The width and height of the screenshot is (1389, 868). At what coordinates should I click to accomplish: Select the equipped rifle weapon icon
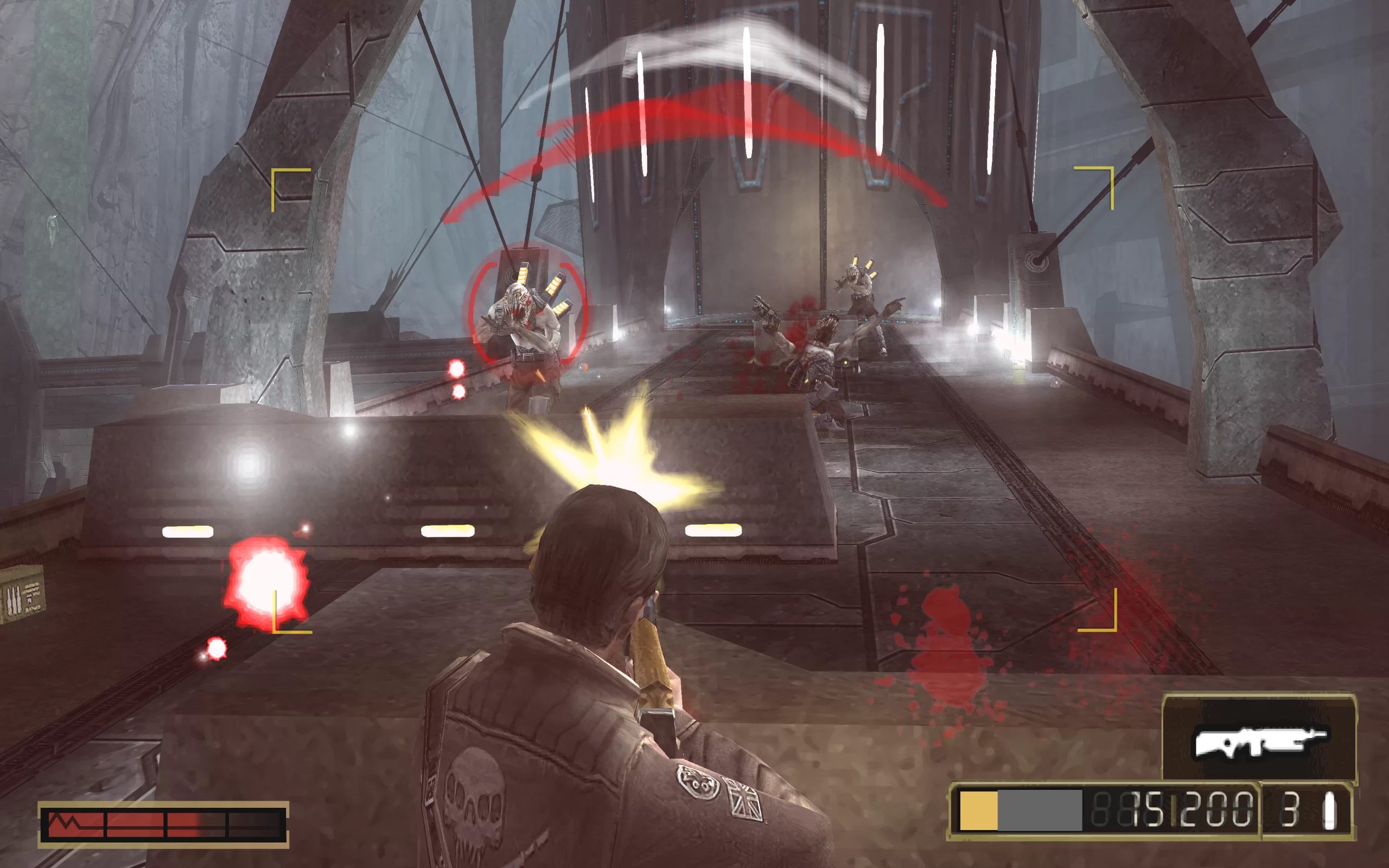(1259, 742)
